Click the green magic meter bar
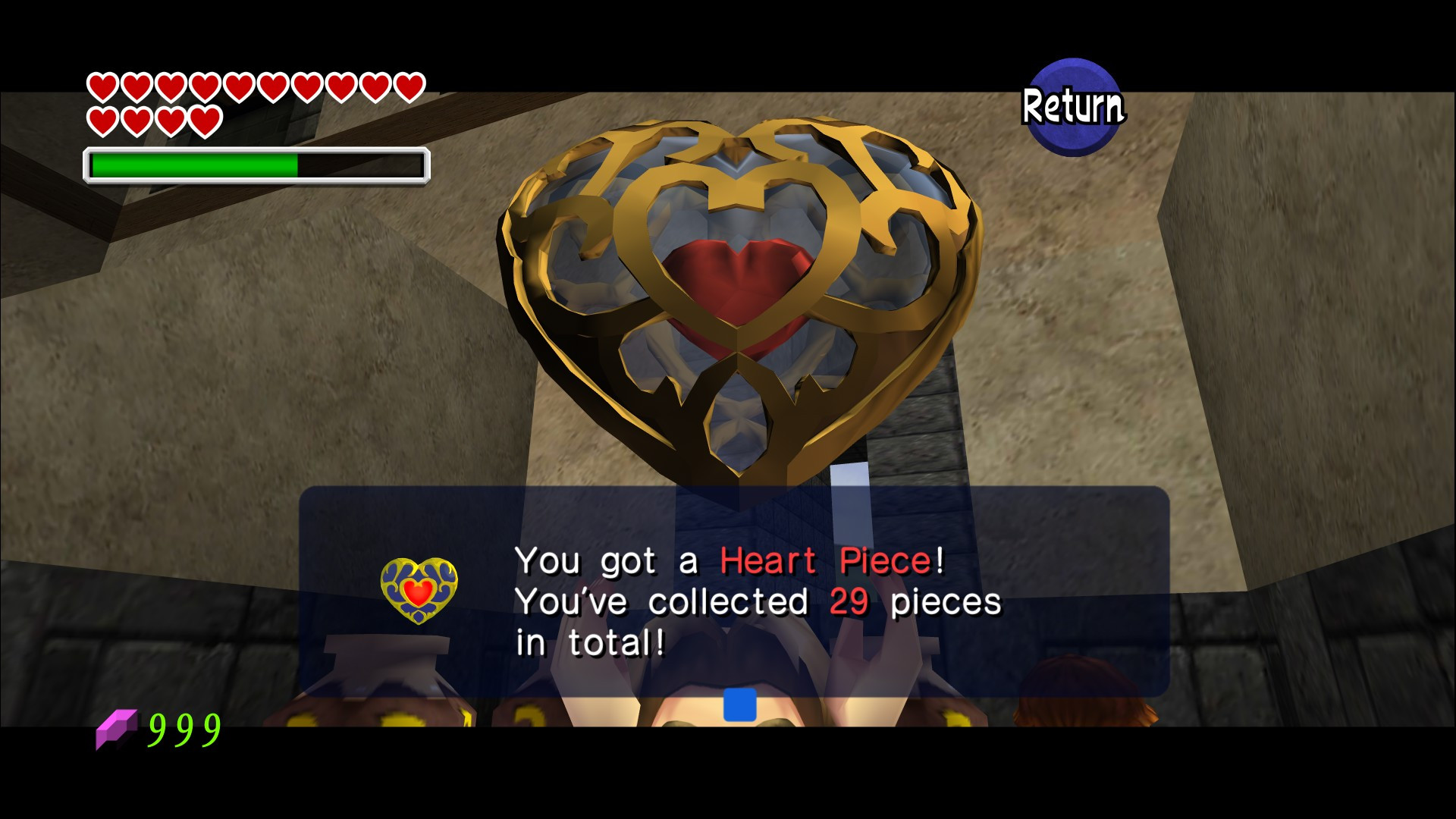The height and width of the screenshot is (819, 1456). click(x=193, y=163)
